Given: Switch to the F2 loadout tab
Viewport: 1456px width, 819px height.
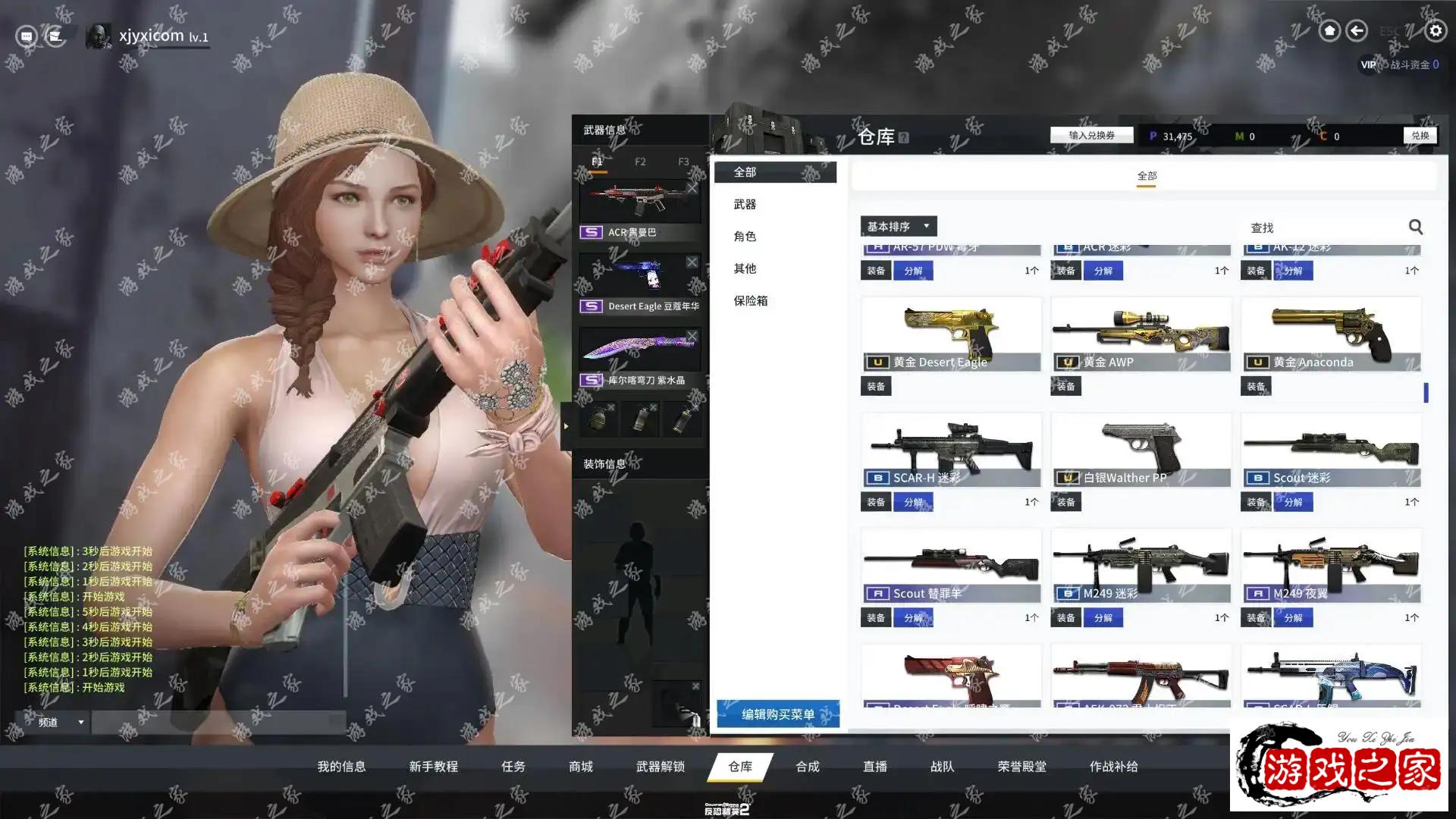Looking at the screenshot, I should 640,162.
